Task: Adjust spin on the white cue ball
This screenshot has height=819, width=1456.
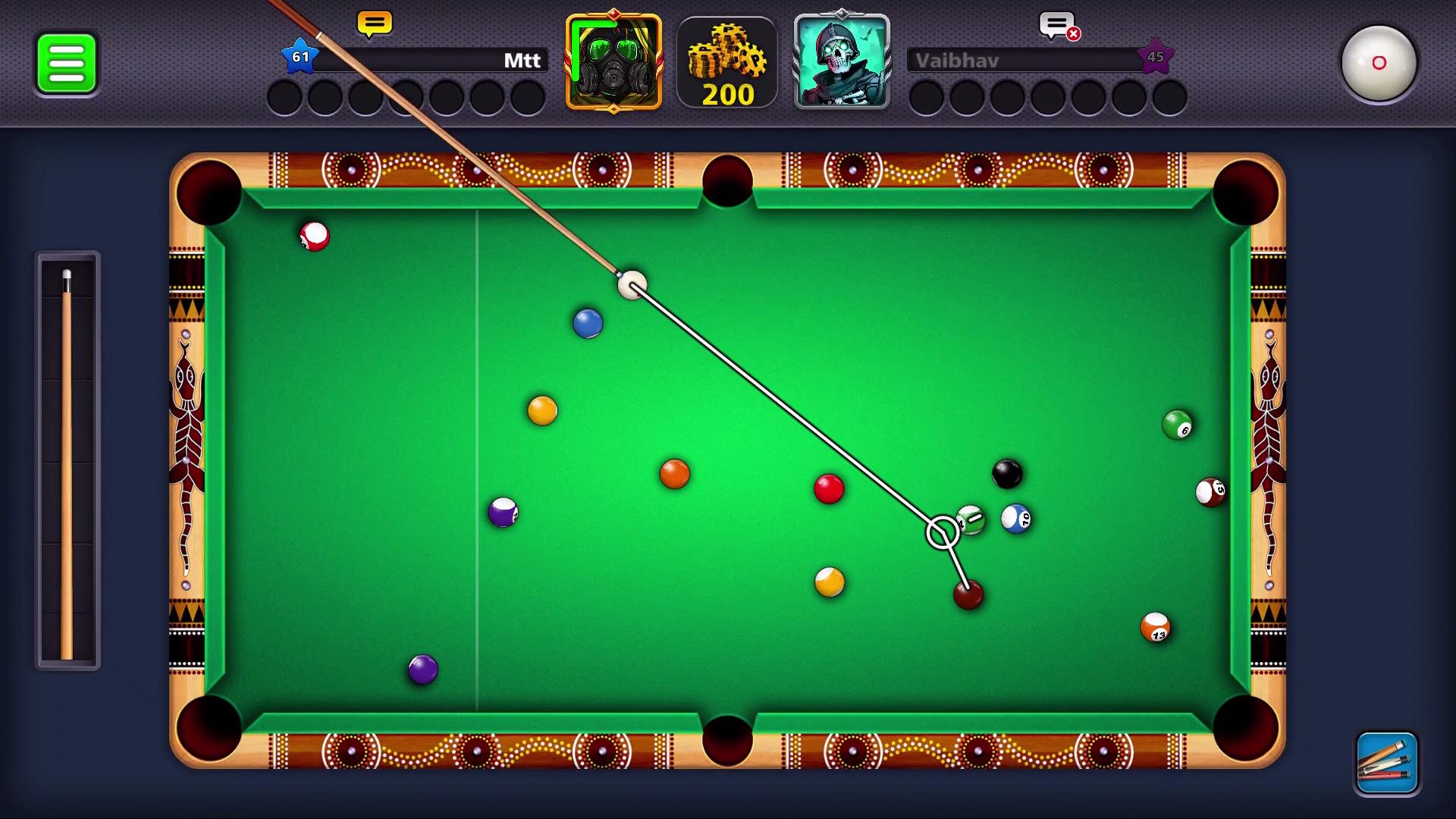Action: click(1378, 64)
